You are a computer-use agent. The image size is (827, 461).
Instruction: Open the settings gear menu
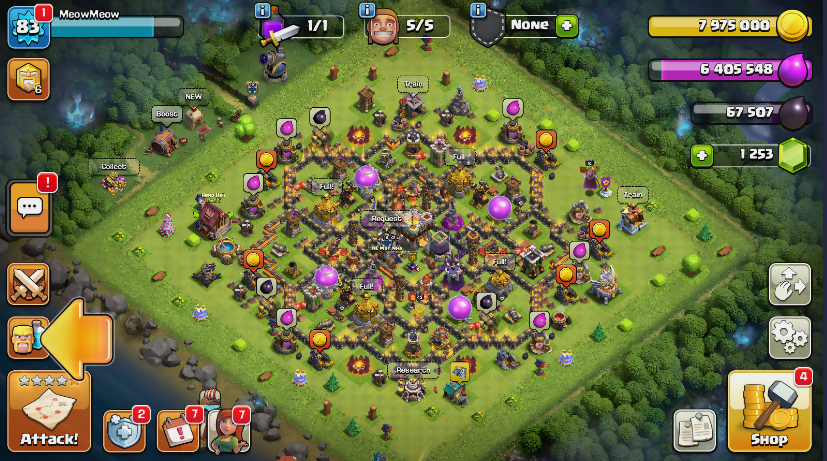click(x=789, y=337)
